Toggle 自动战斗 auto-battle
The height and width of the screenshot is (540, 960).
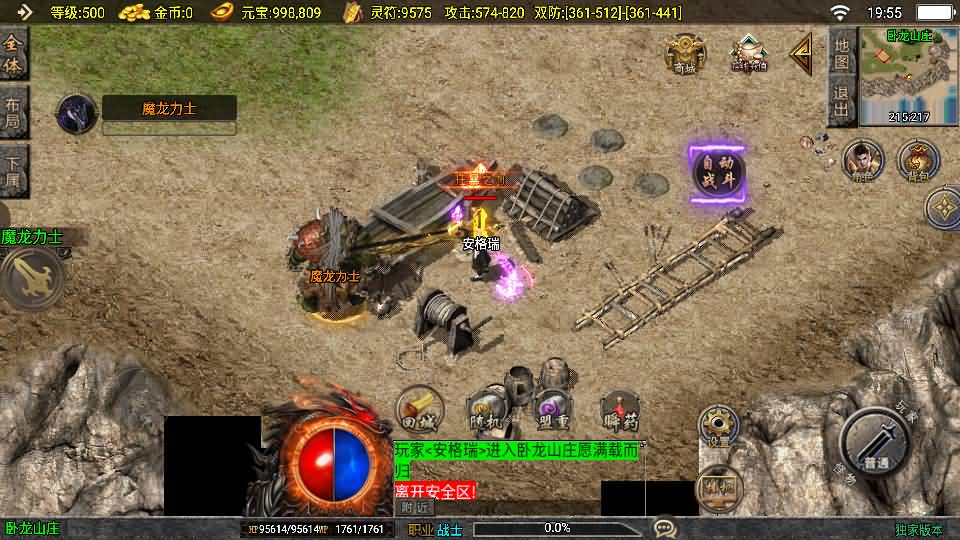click(x=717, y=174)
